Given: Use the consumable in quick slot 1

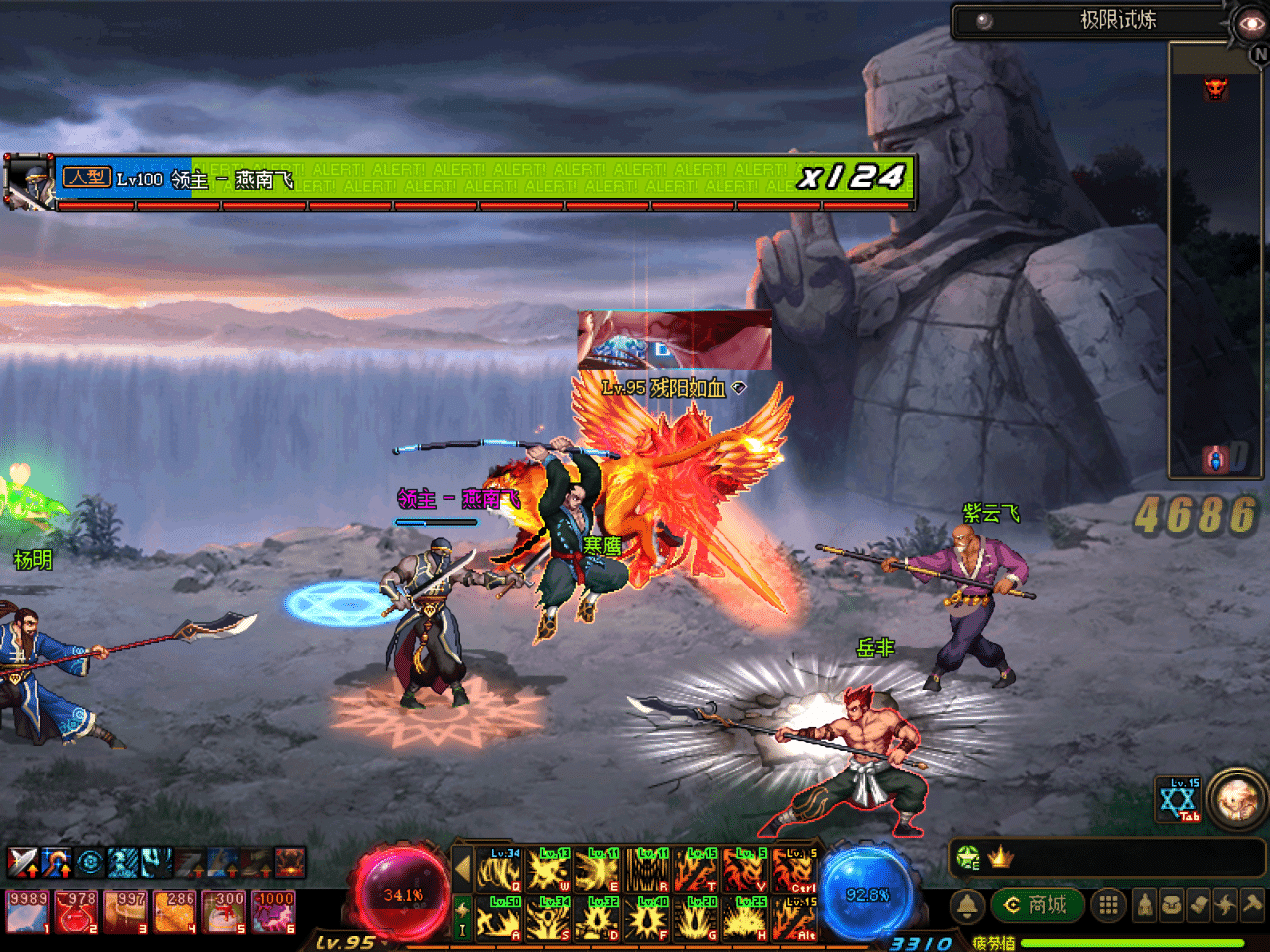Looking at the screenshot, I should pos(28,911).
